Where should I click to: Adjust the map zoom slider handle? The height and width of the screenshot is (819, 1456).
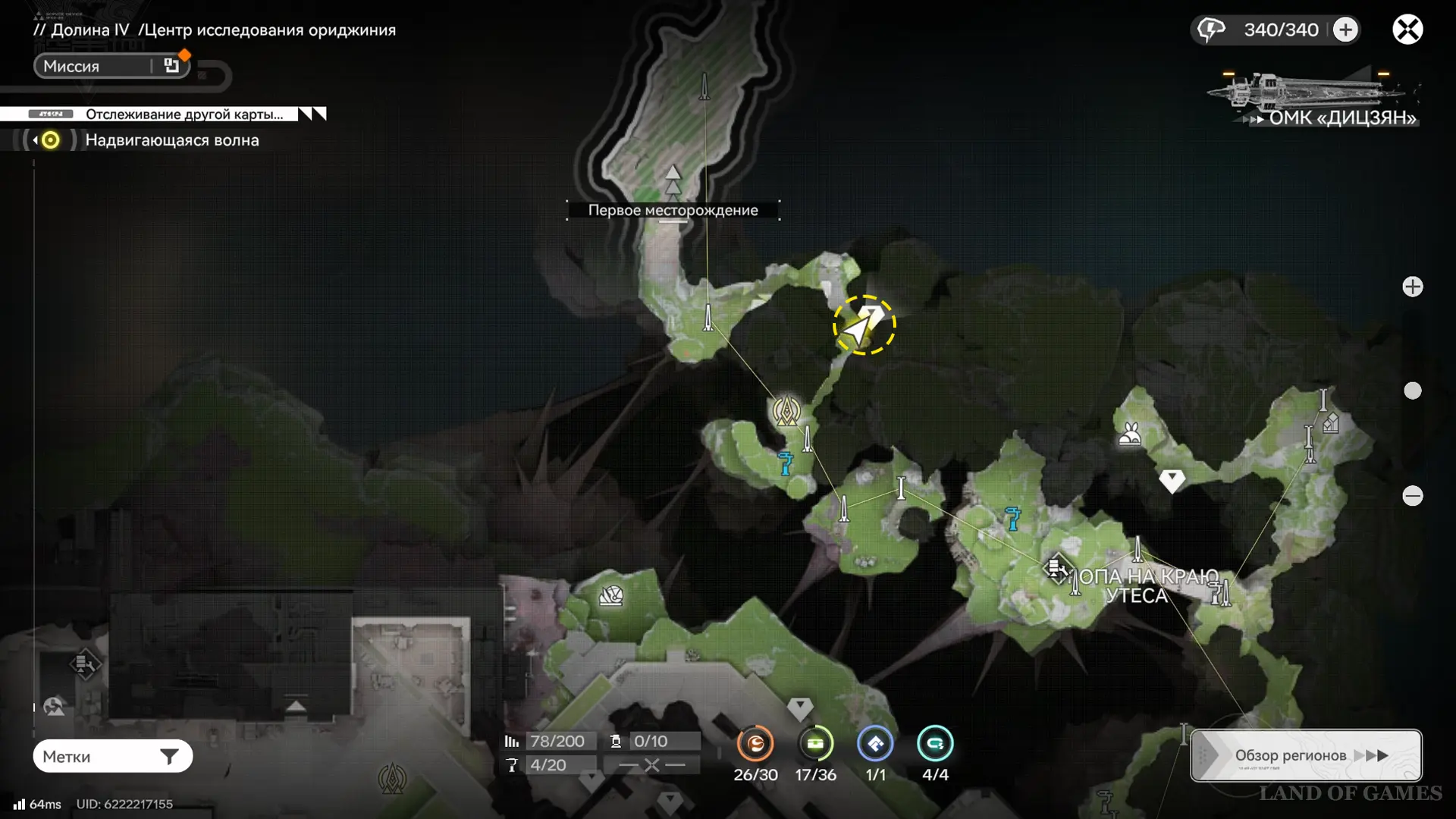tap(1412, 391)
